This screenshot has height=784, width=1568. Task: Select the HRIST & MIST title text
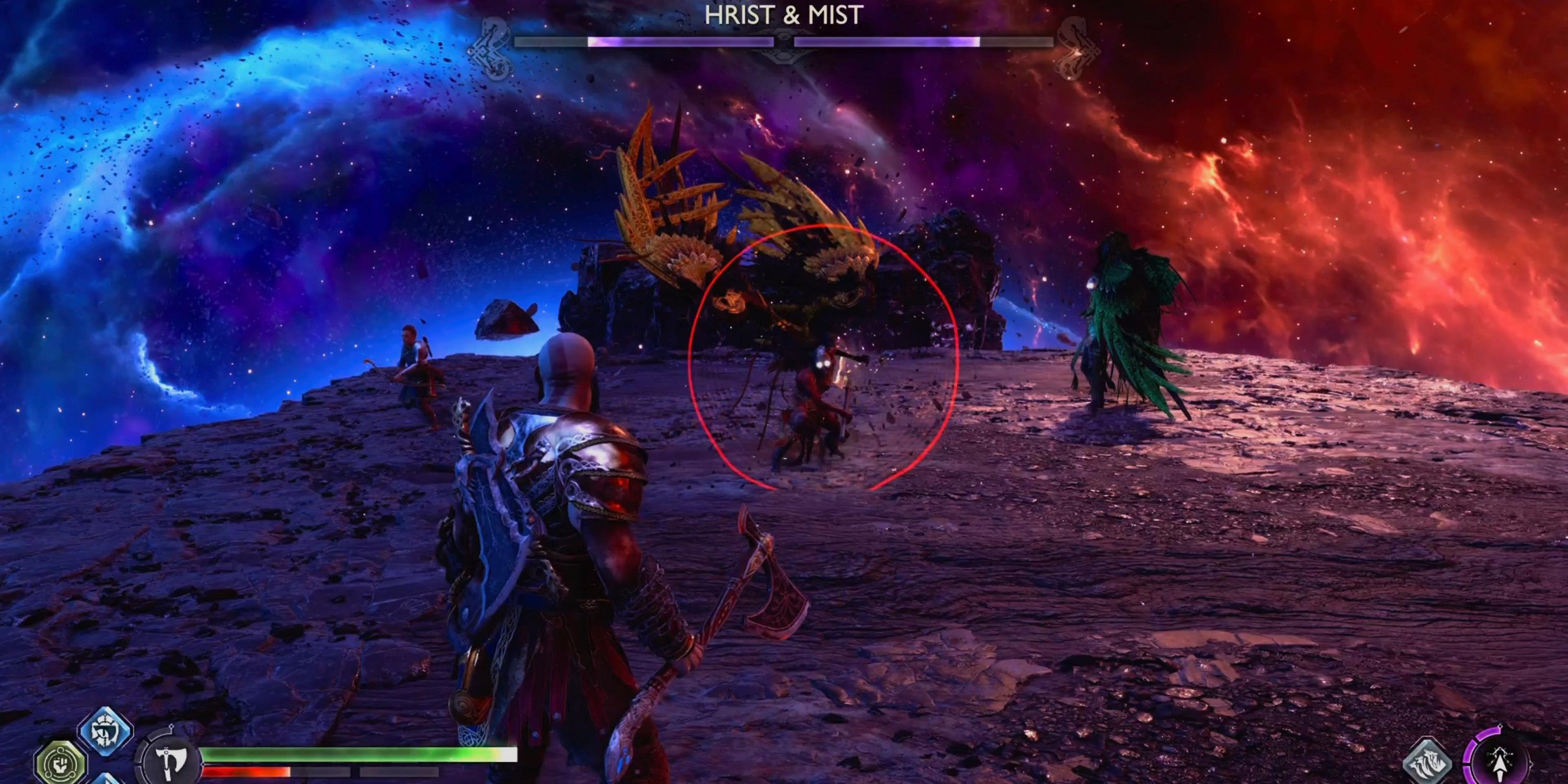point(782,16)
